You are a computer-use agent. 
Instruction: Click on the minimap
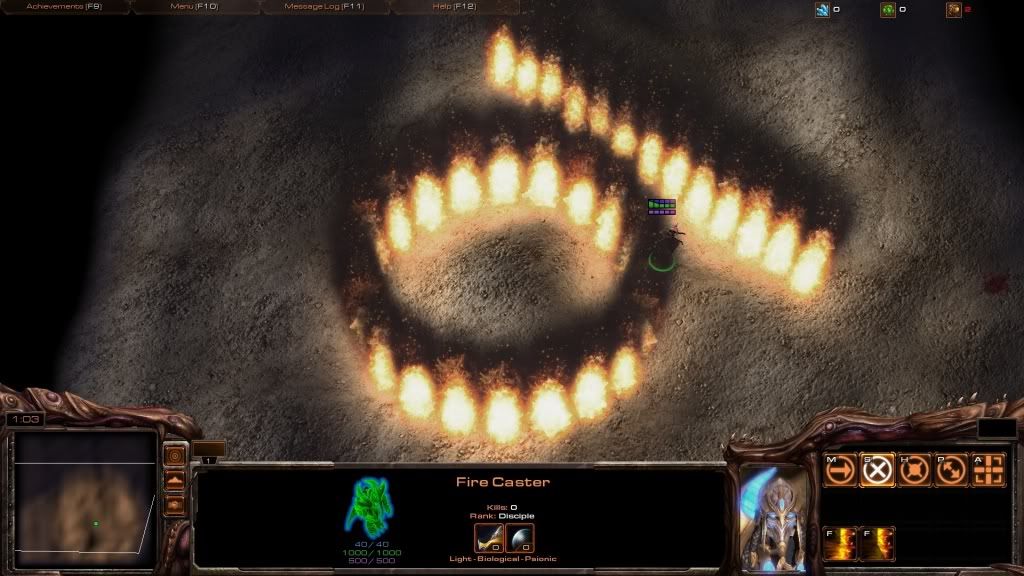coord(85,497)
